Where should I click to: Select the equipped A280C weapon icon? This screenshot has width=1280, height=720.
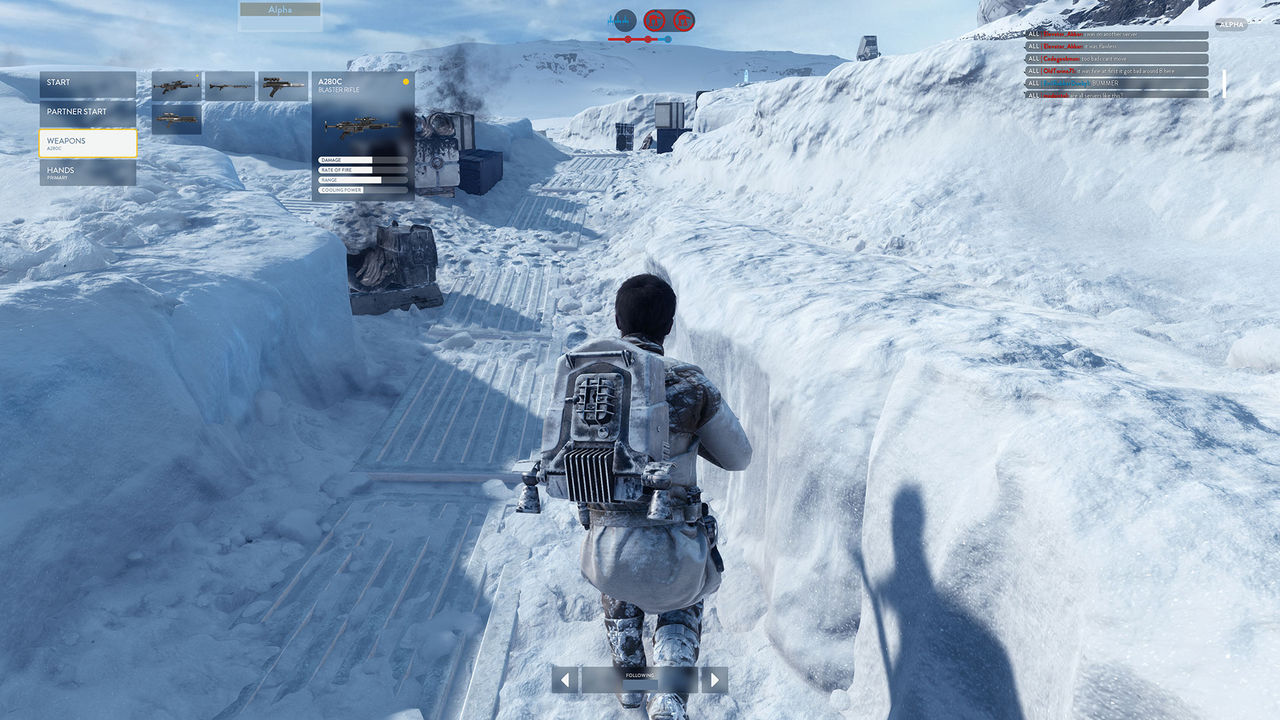pos(176,87)
